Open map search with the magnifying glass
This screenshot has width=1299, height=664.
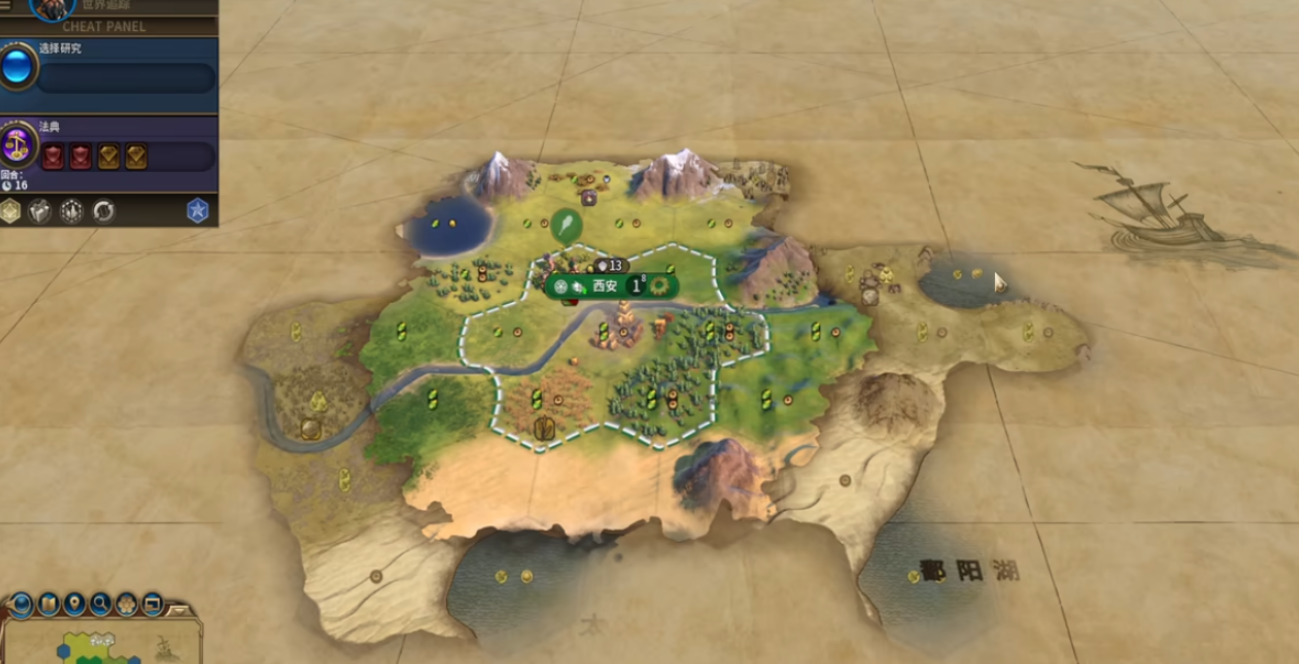[x=100, y=604]
